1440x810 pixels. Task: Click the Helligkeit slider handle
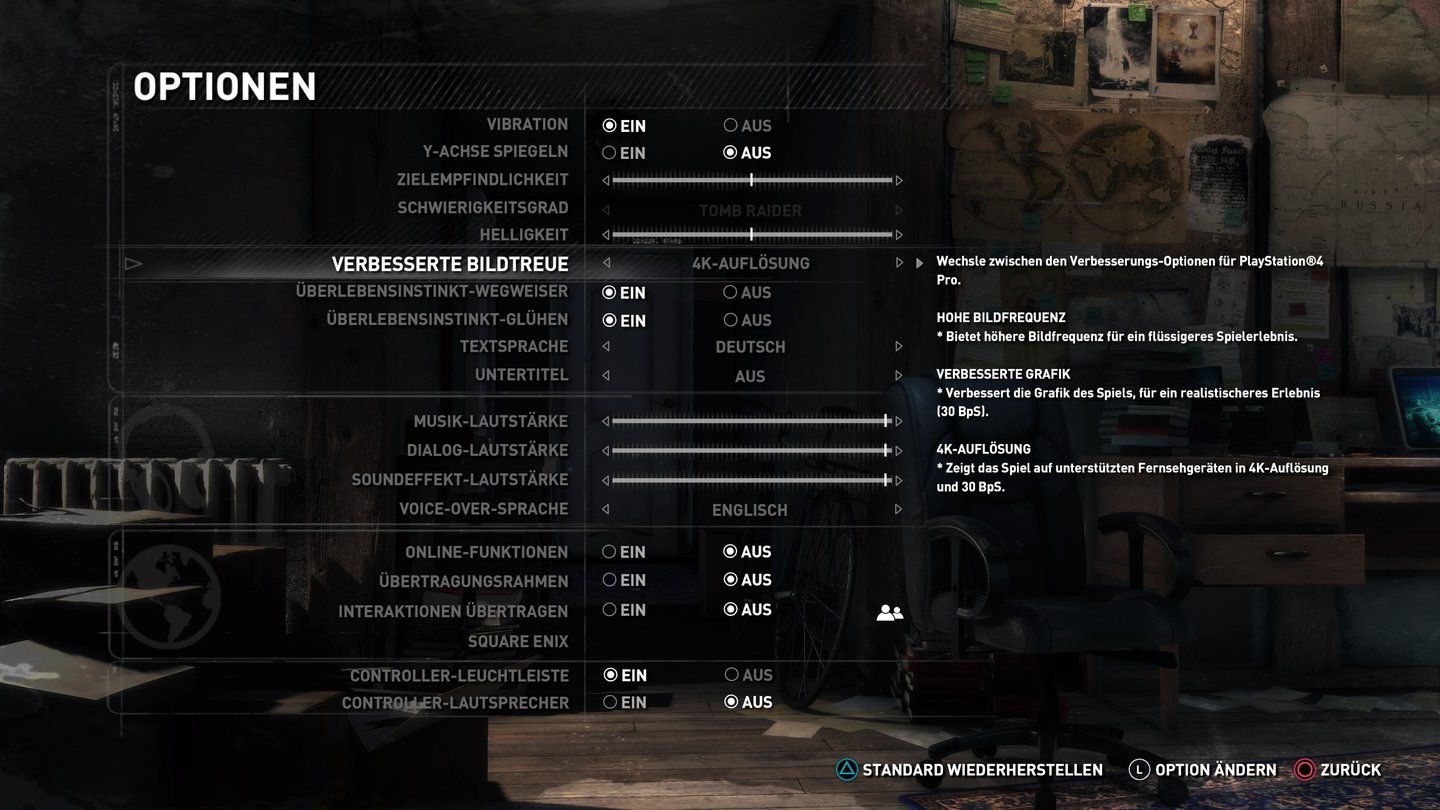pyautogui.click(x=750, y=234)
